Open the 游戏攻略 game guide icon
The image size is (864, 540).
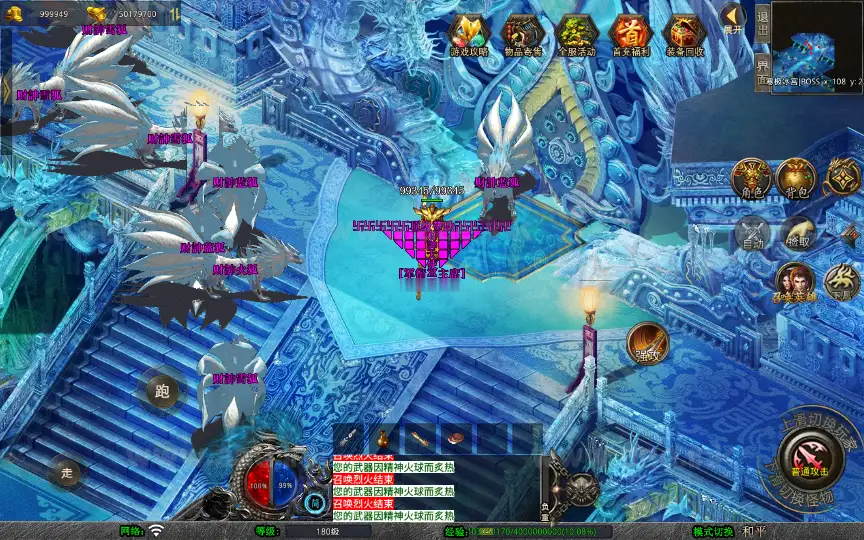tap(469, 34)
